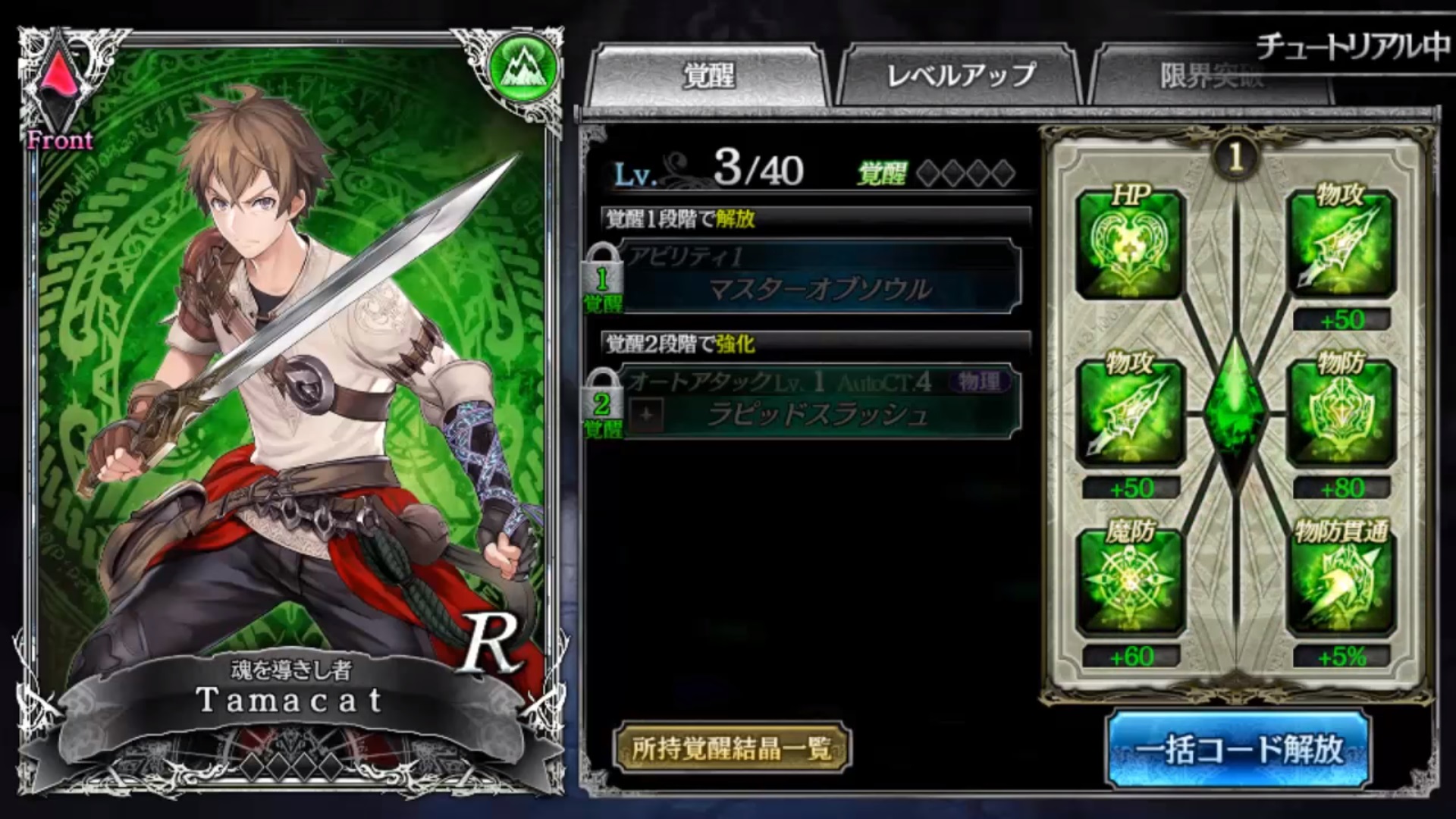Activate the 物防貫通 +5% code node
The height and width of the screenshot is (819, 1456).
click(1341, 582)
